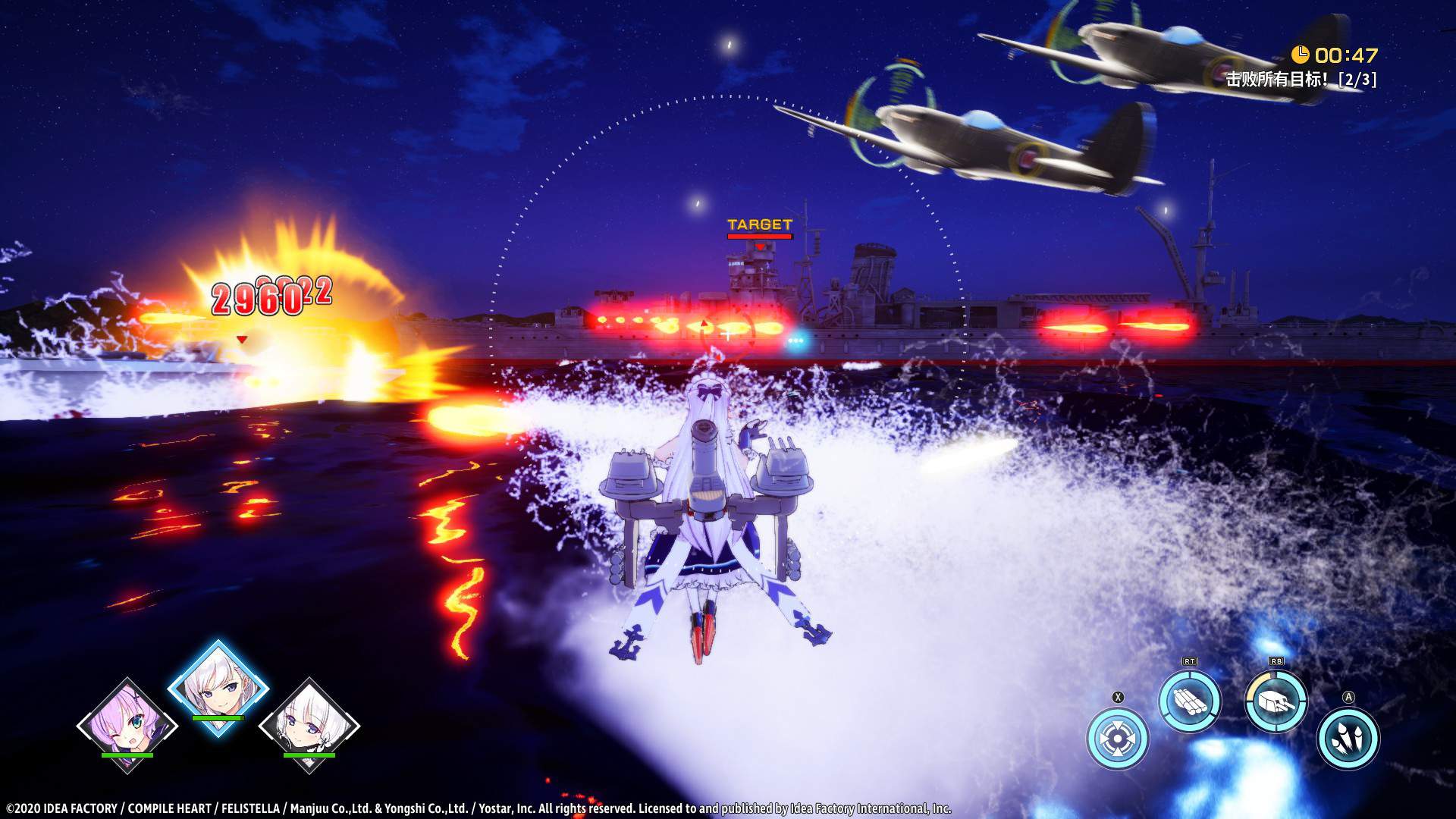Activate the main gun turret skill icon
This screenshot has width=1456, height=819.
(x=1278, y=705)
